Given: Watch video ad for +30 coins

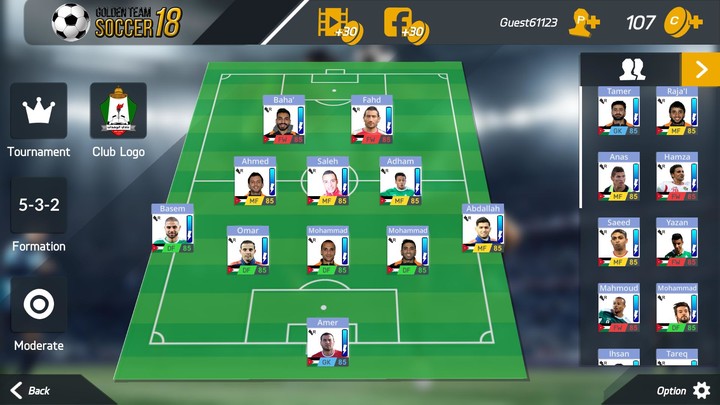Looking at the screenshot, I should (x=338, y=22).
